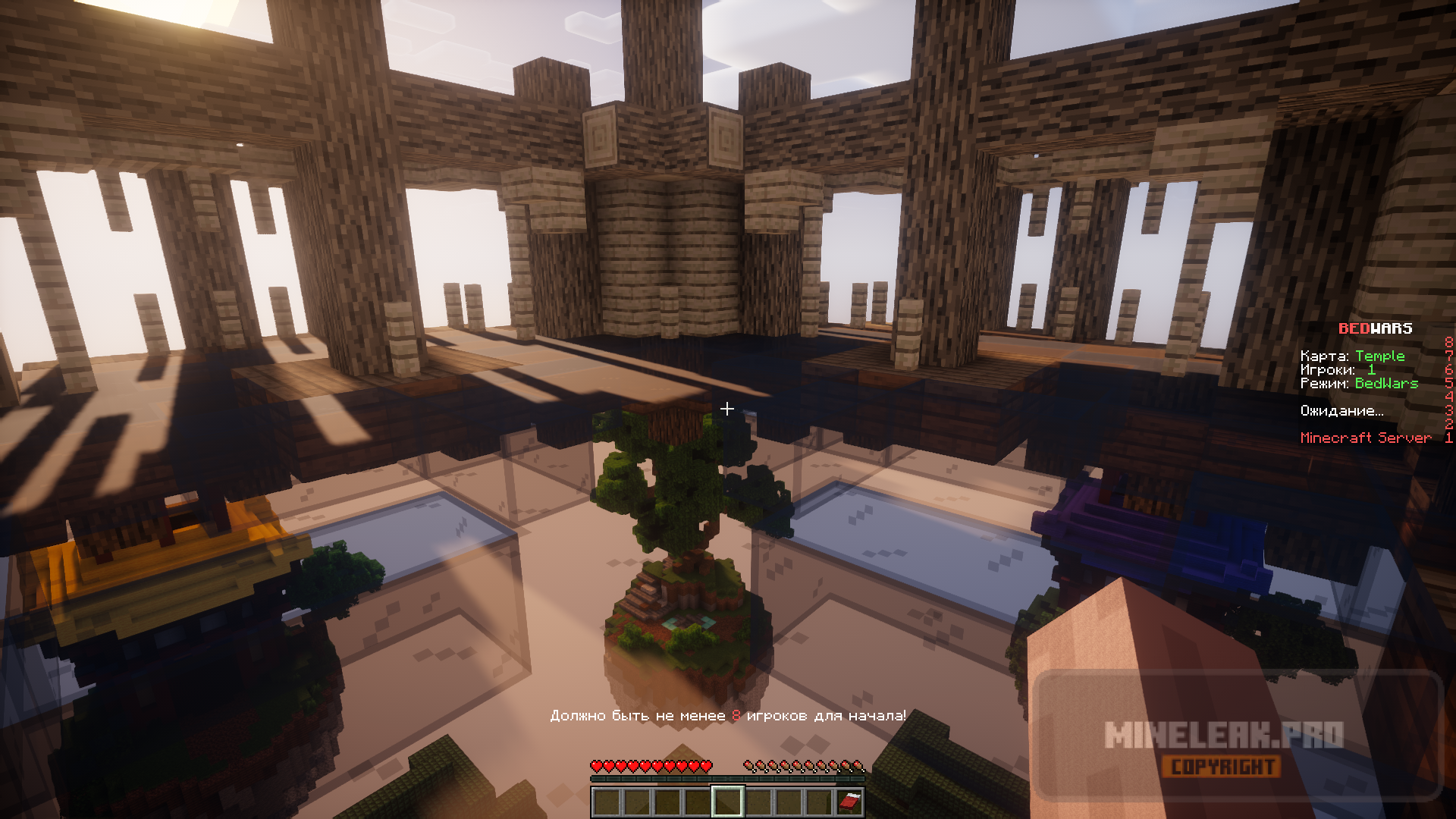This screenshot has width=1456, height=819.
Task: Select the red bed hotbar slot
Action: click(x=849, y=802)
